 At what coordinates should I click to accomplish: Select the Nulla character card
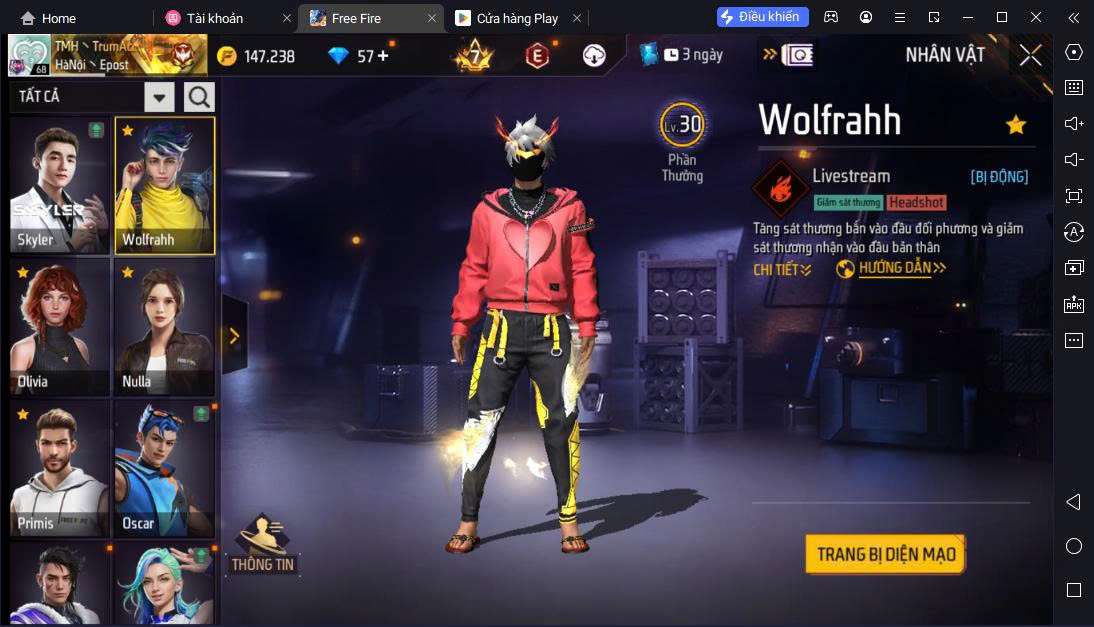pyautogui.click(x=164, y=327)
